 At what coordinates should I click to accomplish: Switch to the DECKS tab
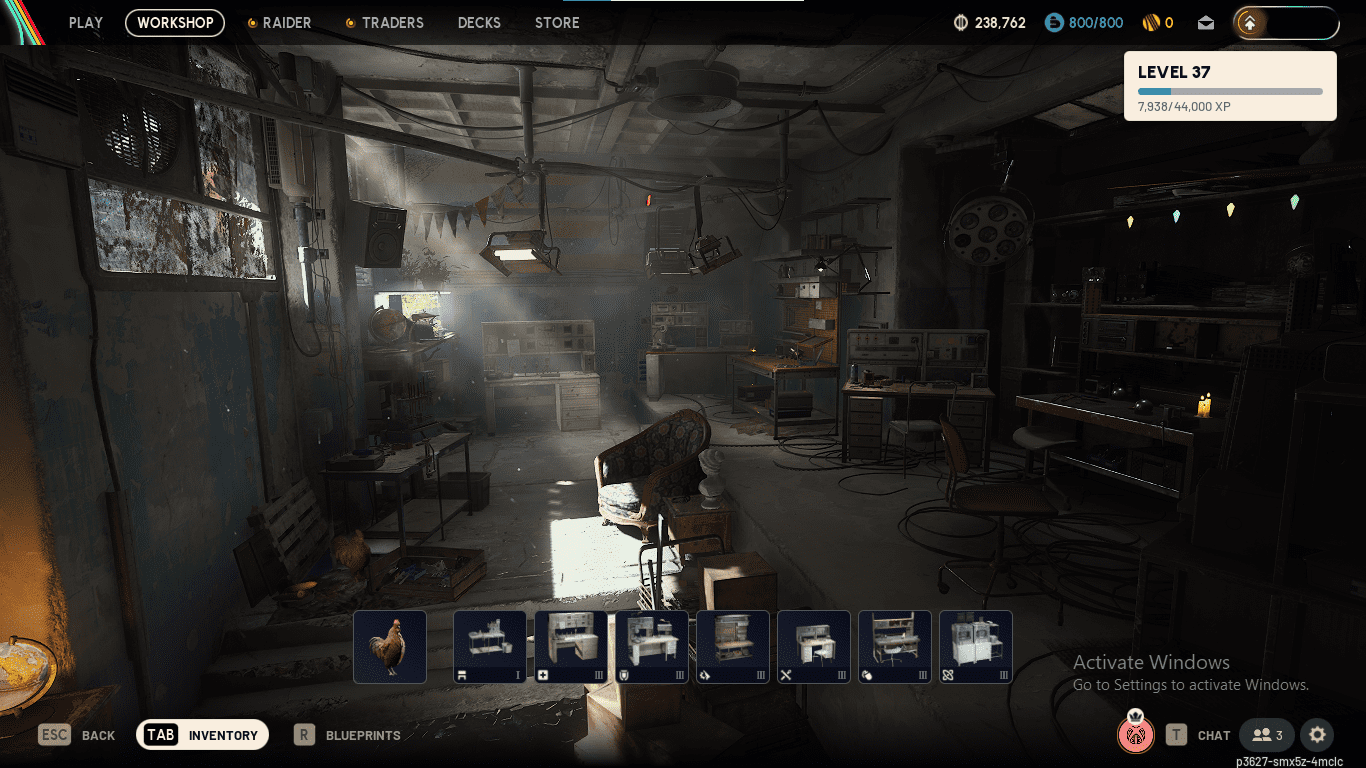(479, 23)
